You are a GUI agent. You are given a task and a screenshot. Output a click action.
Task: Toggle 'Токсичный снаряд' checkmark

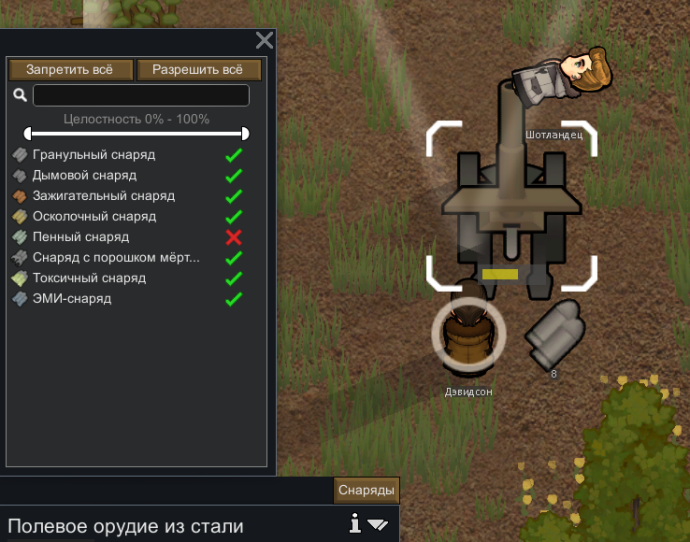coord(234,278)
